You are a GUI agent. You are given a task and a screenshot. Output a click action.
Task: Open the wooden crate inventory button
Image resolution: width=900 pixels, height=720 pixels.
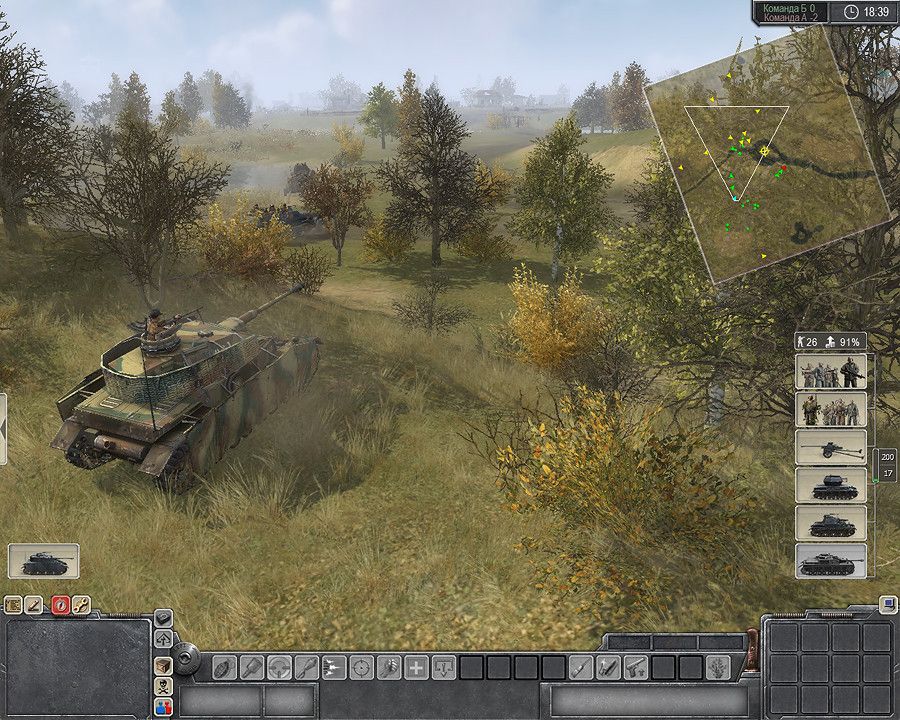(x=163, y=665)
